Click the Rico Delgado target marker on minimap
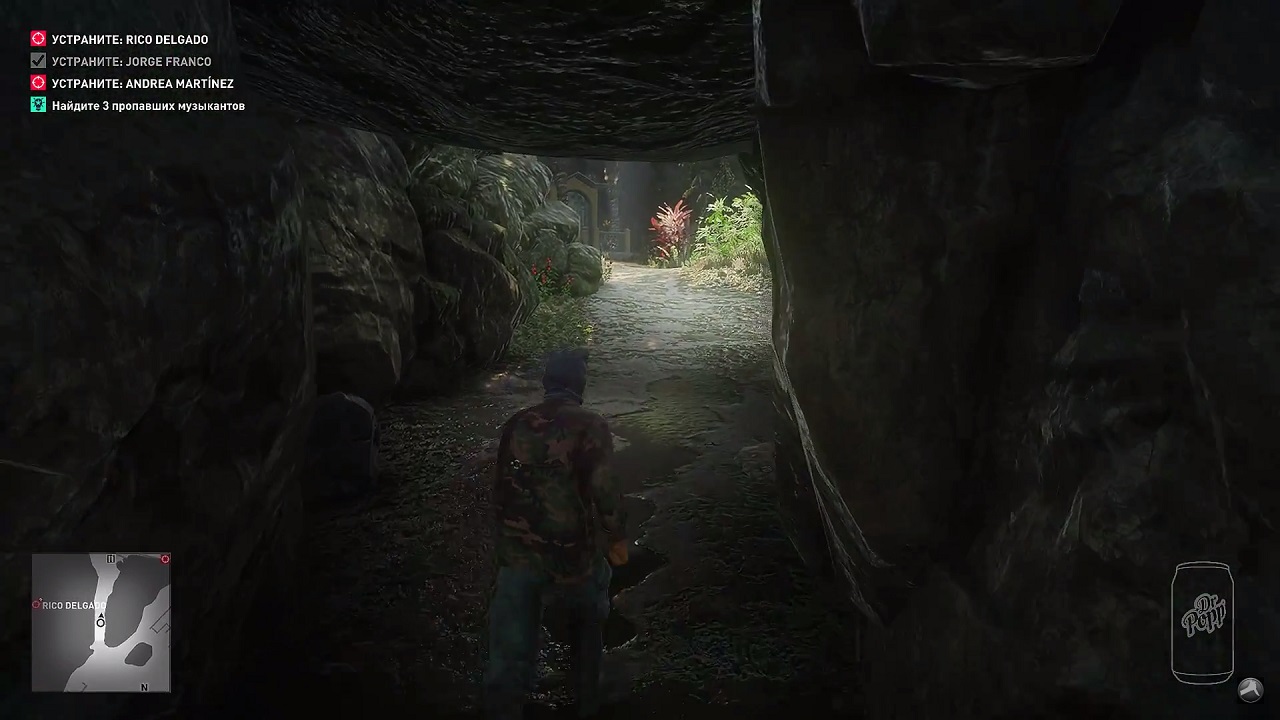Image resolution: width=1280 pixels, height=720 pixels. (37, 604)
